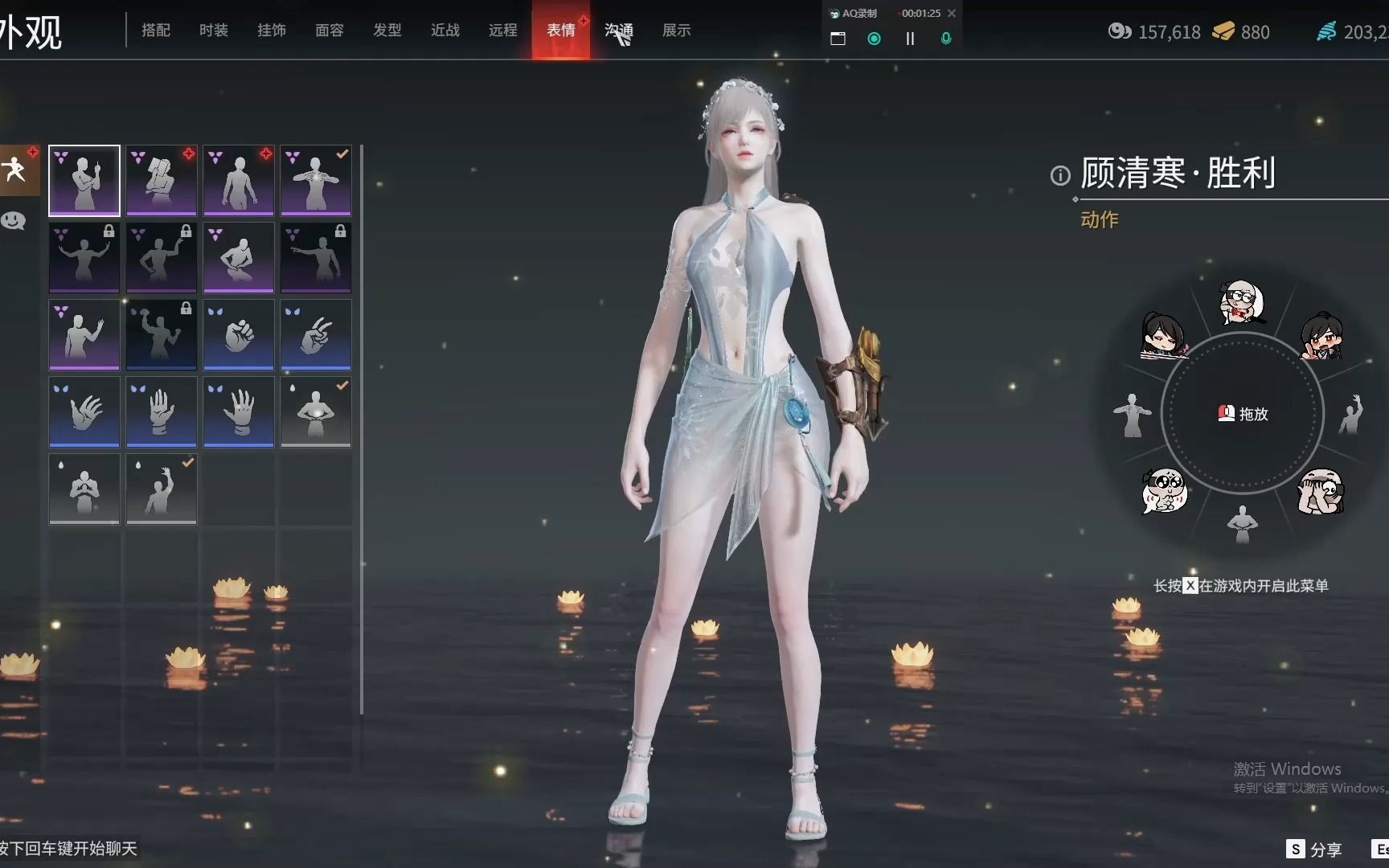This screenshot has height=868, width=1389.
Task: Open the AQ录制 window panel icon
Action: [x=837, y=38]
